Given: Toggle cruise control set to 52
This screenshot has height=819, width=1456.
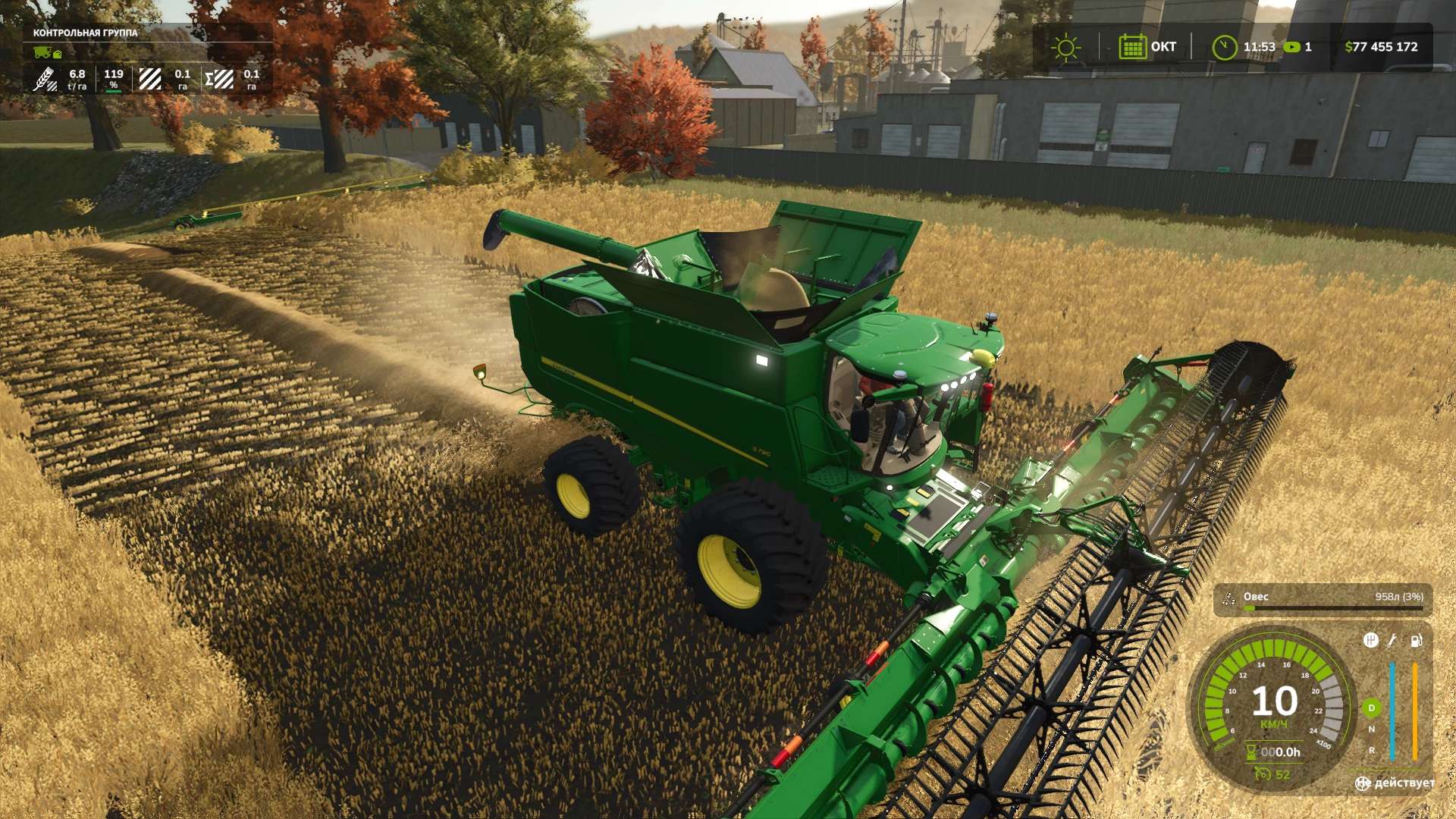Looking at the screenshot, I should click(1272, 774).
